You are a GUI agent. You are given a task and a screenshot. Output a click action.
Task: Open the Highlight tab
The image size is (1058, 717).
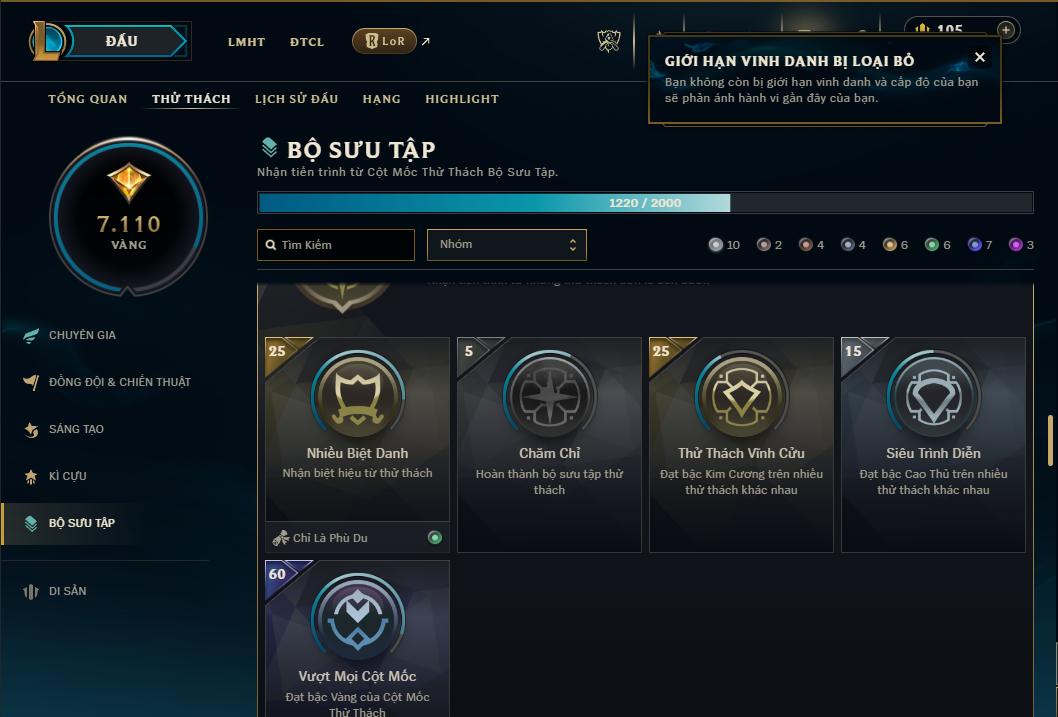(x=461, y=99)
